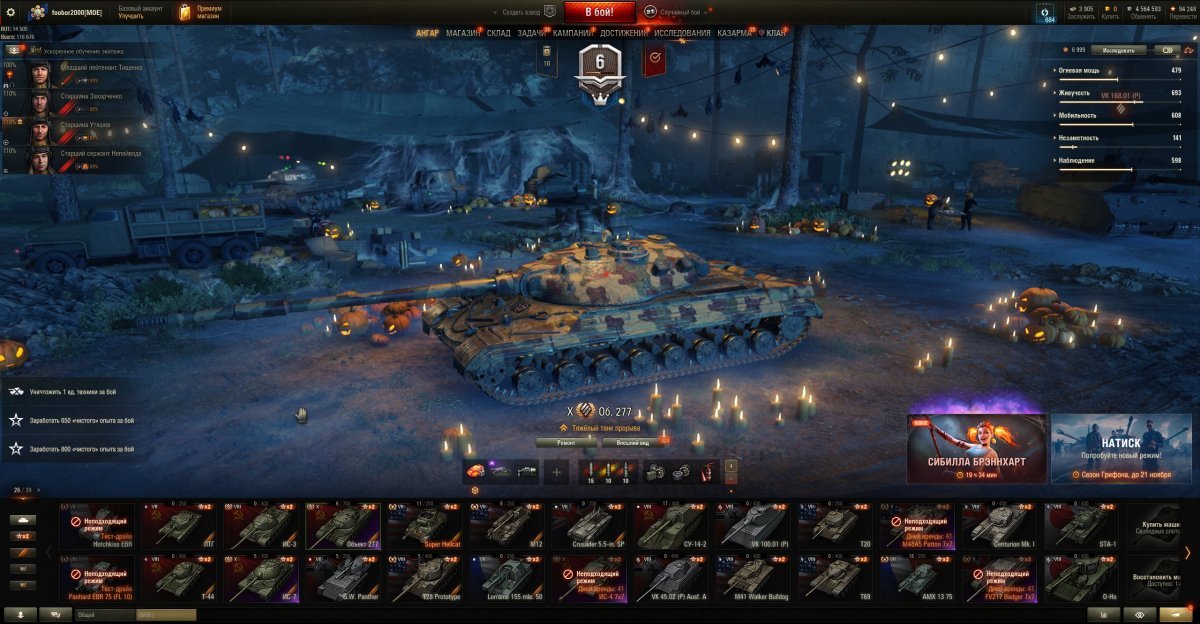Open the МАГАЗИН (Store) tab
The width and height of the screenshot is (1200, 624).
pos(463,33)
